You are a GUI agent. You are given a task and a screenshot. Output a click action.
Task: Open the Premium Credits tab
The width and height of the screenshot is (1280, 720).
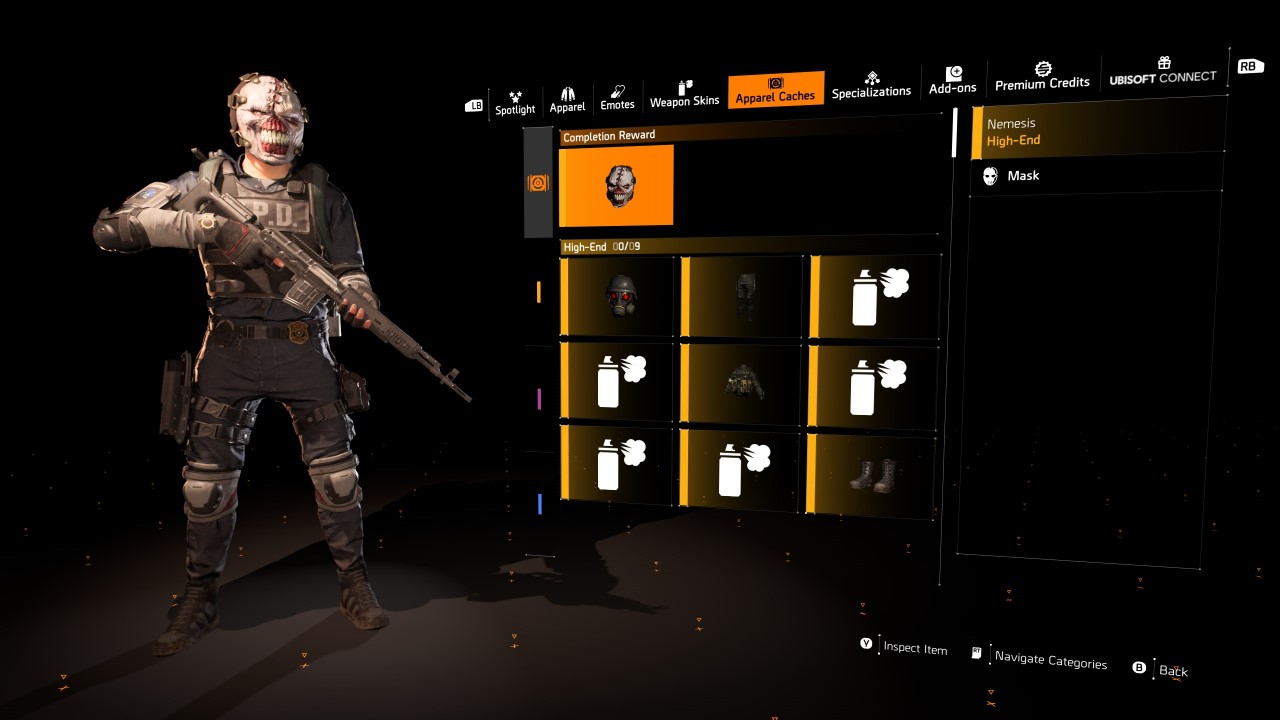(x=1042, y=76)
